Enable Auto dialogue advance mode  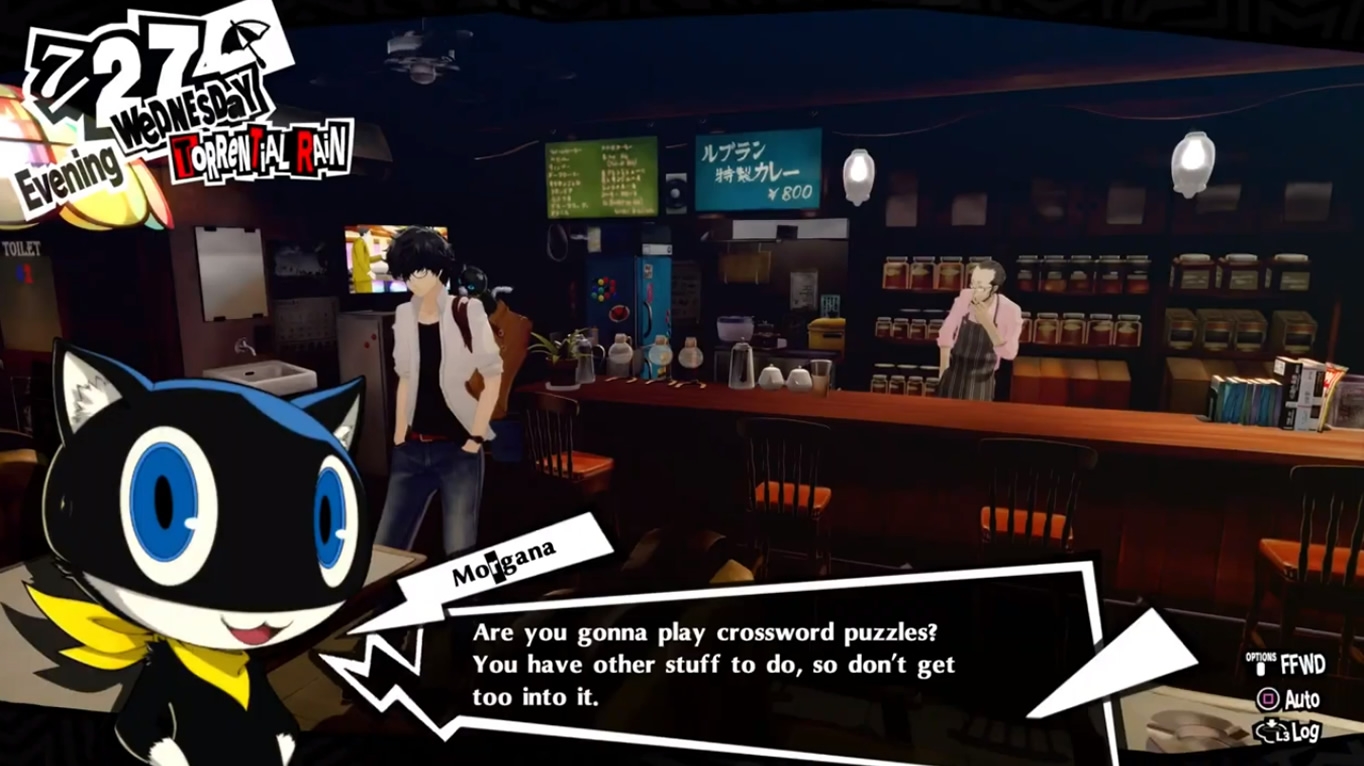[x=1295, y=700]
